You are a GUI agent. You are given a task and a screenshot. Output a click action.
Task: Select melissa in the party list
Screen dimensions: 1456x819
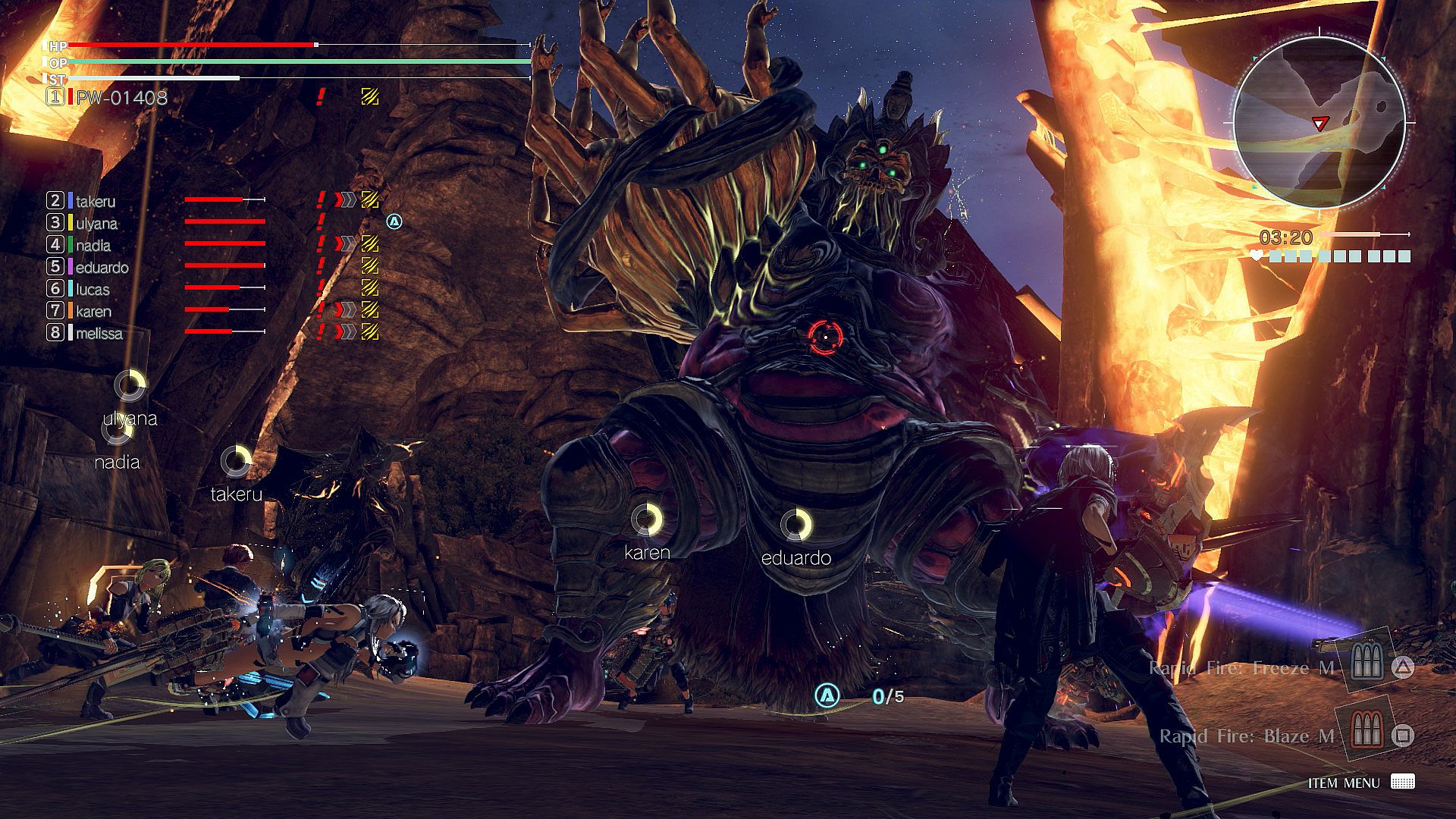click(99, 333)
